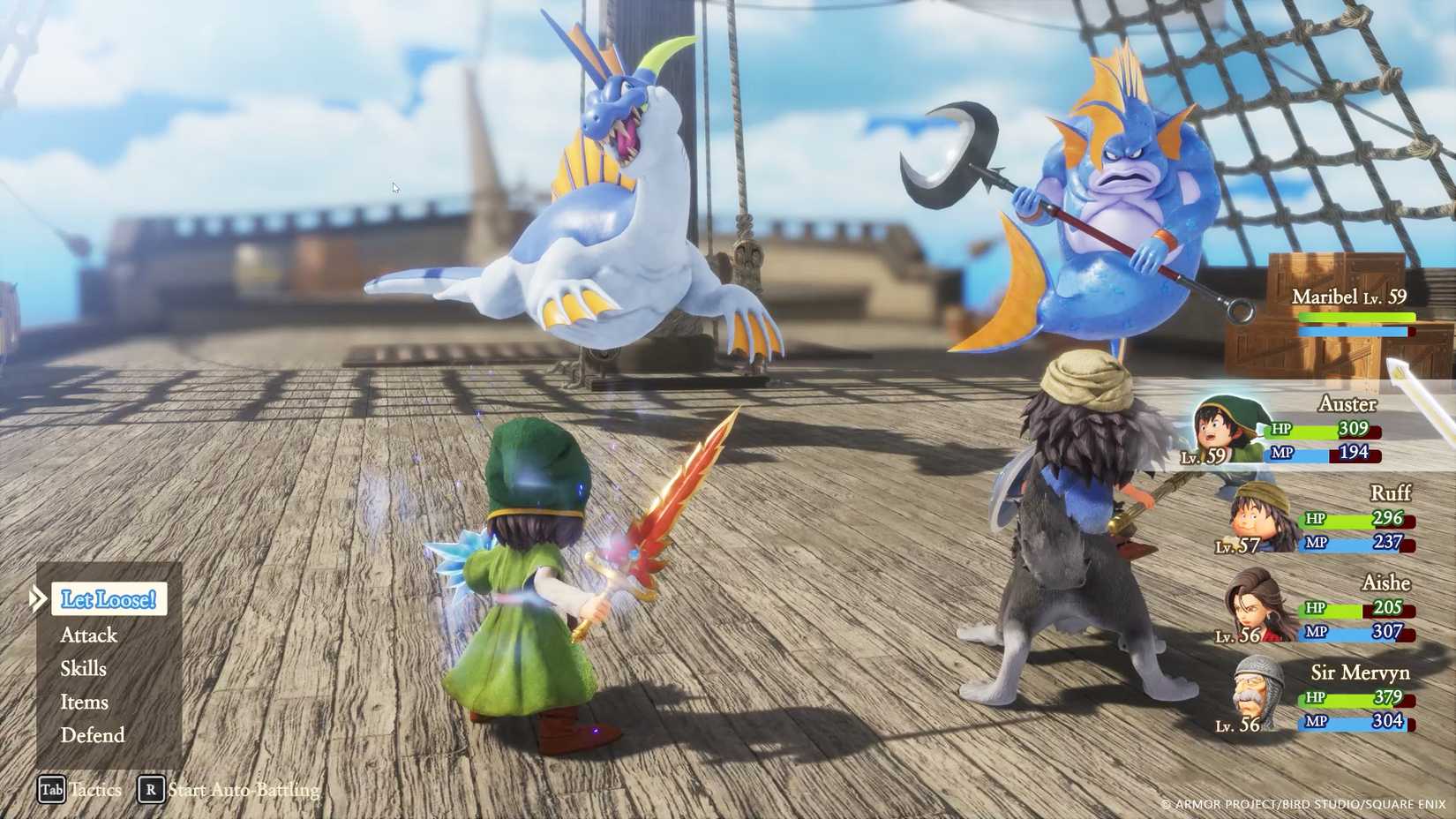This screenshot has height=819, width=1456.
Task: Open the Items menu
Action: 84,702
